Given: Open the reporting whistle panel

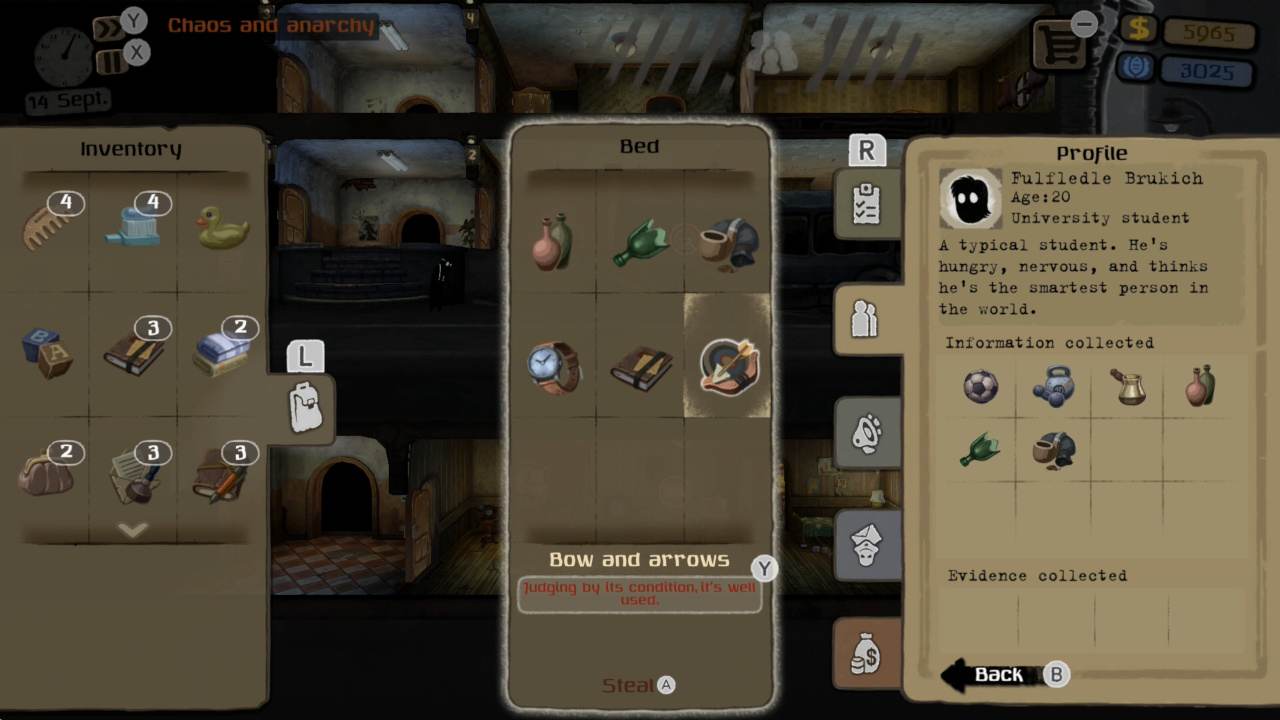Looking at the screenshot, I should click(866, 433).
